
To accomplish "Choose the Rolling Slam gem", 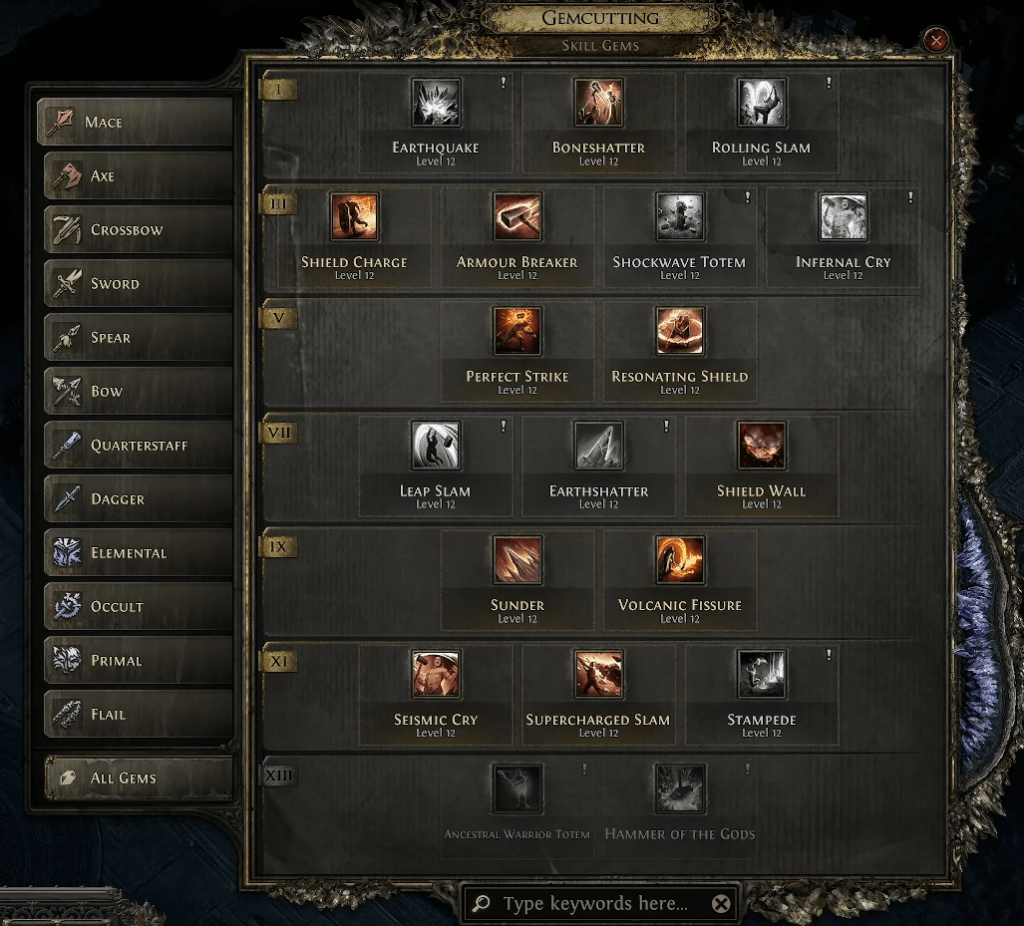I will click(x=761, y=104).
